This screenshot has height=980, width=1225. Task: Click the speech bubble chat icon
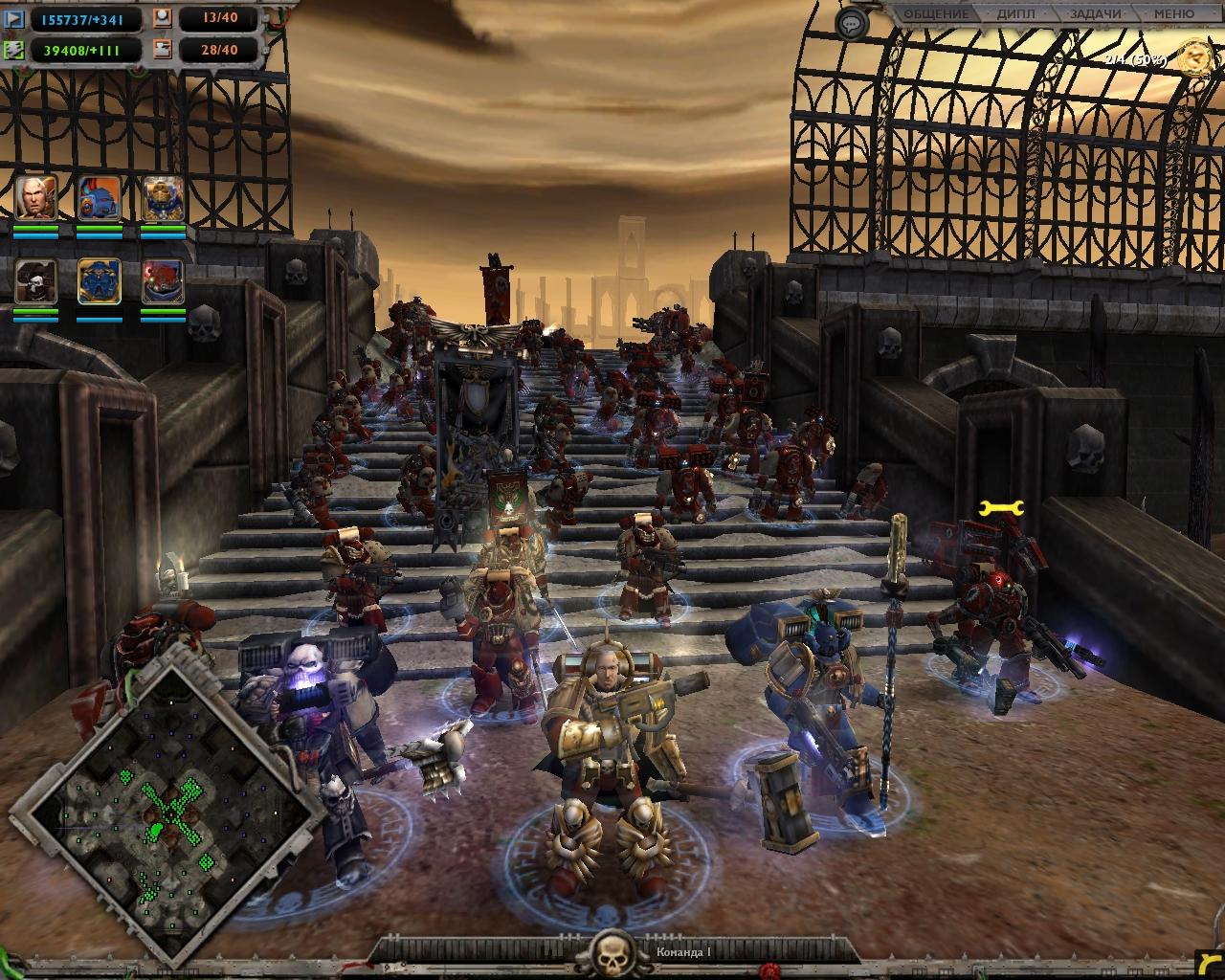(850, 23)
